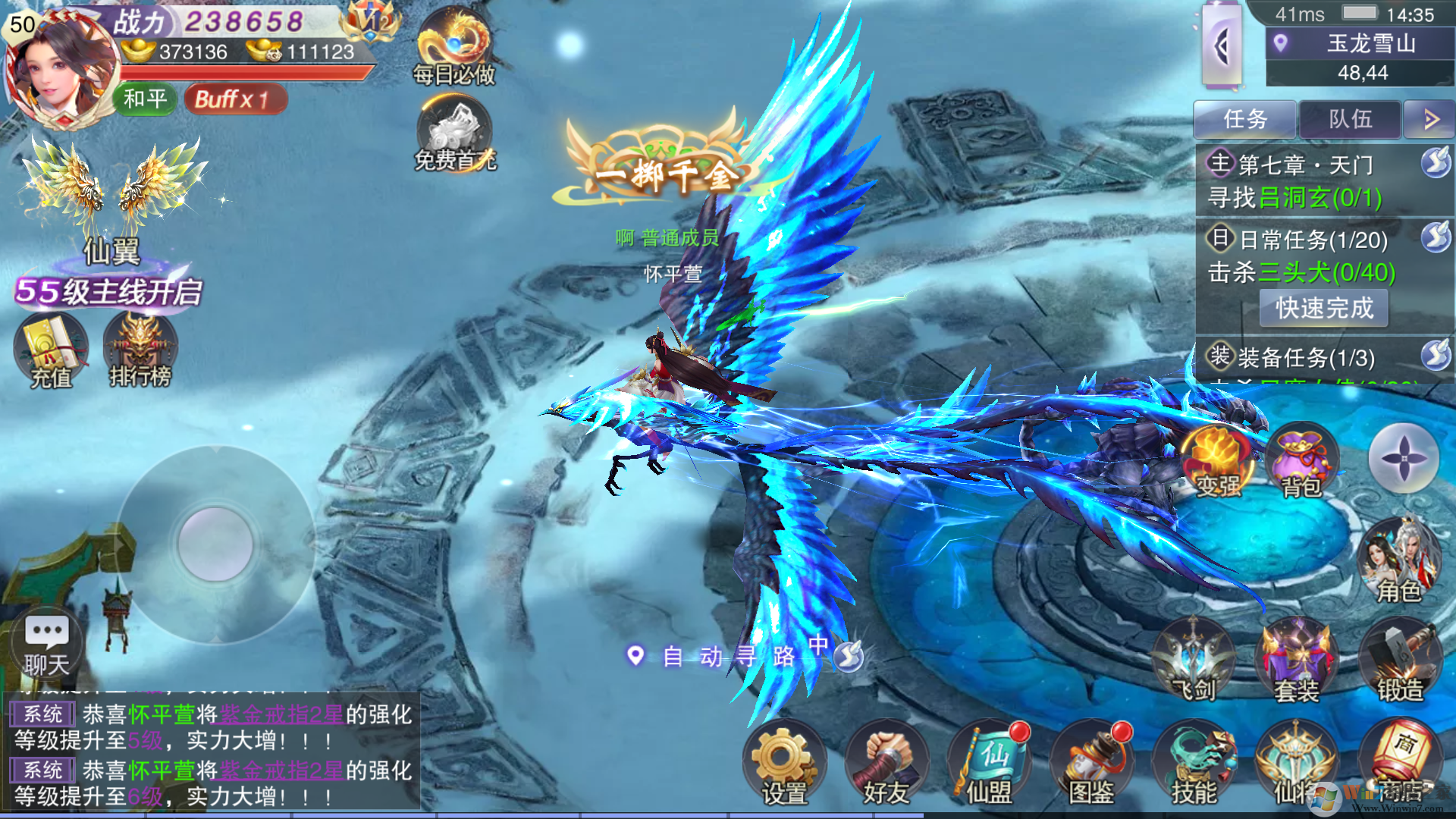Open the 套装 equipment set menu
The height and width of the screenshot is (819, 1456).
[1296, 661]
